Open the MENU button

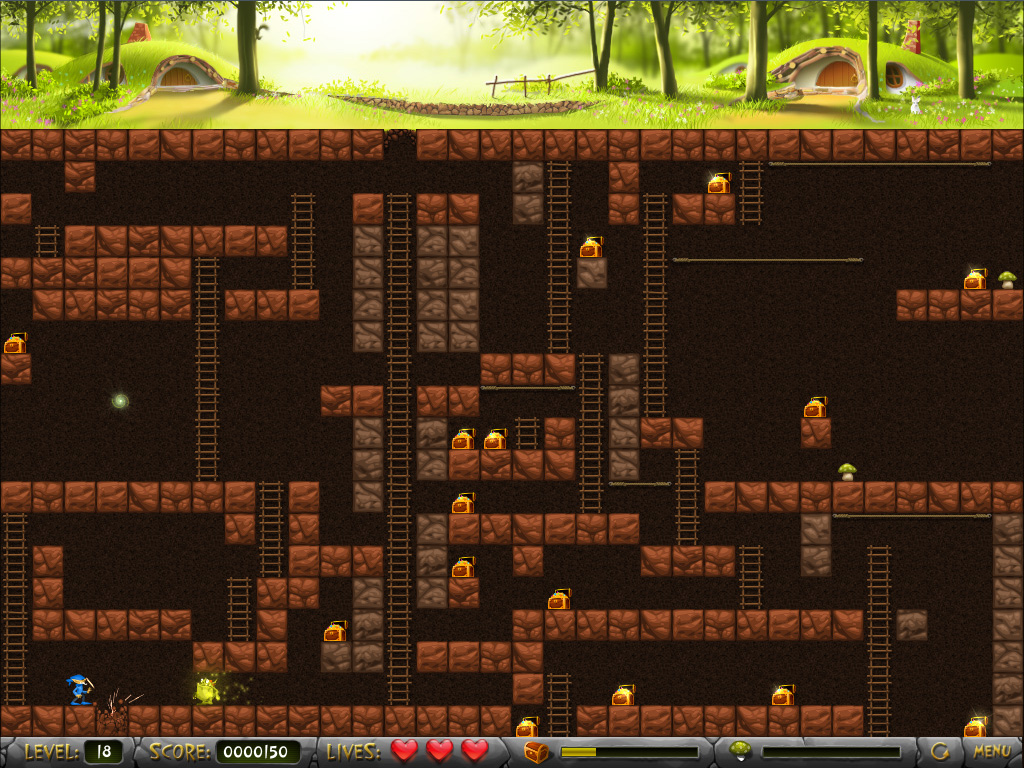click(x=991, y=750)
